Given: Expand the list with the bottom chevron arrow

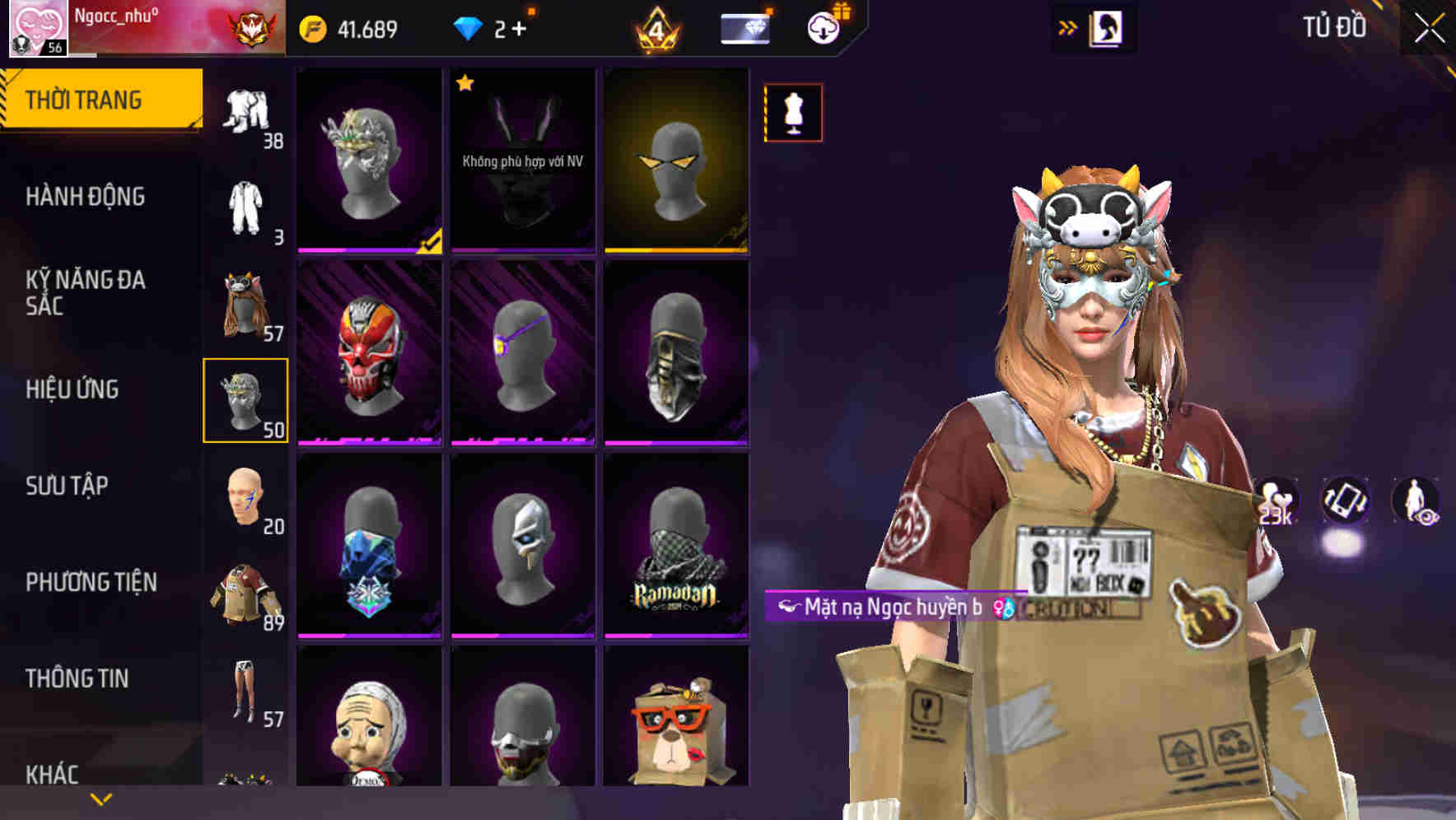Looking at the screenshot, I should coord(101,799).
